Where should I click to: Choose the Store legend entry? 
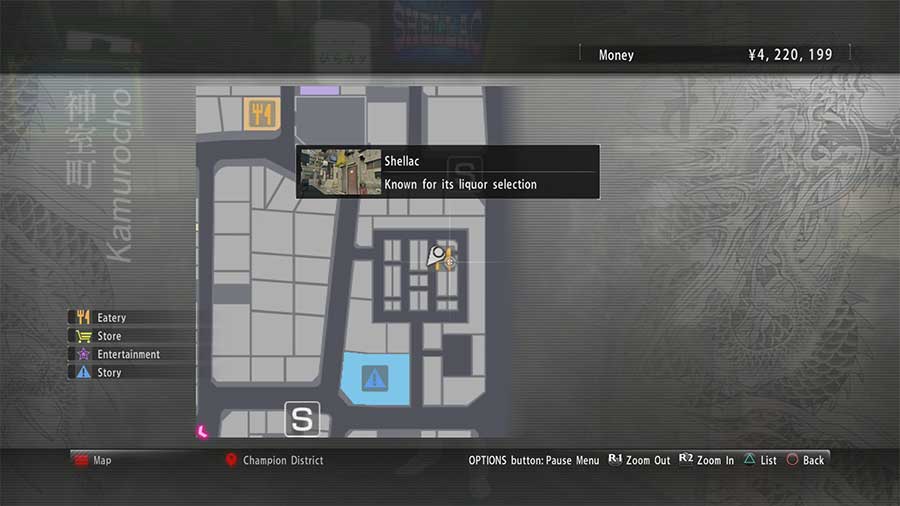[108, 336]
